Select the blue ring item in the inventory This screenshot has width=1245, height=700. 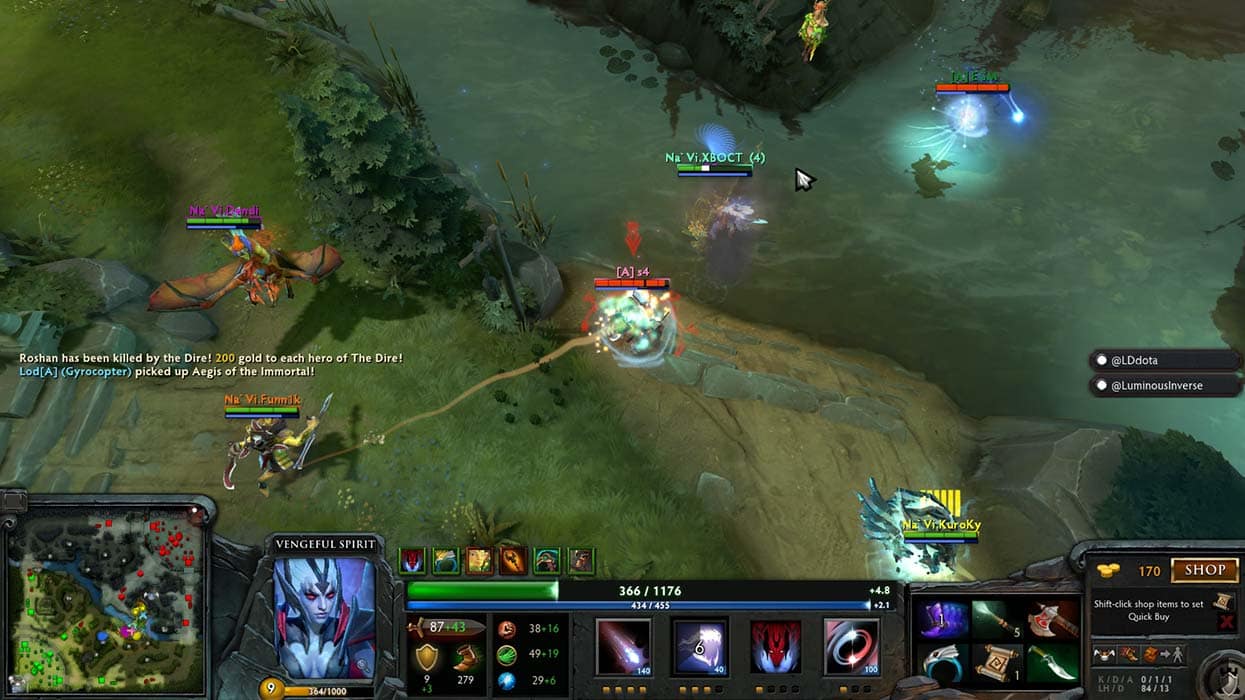click(x=941, y=663)
